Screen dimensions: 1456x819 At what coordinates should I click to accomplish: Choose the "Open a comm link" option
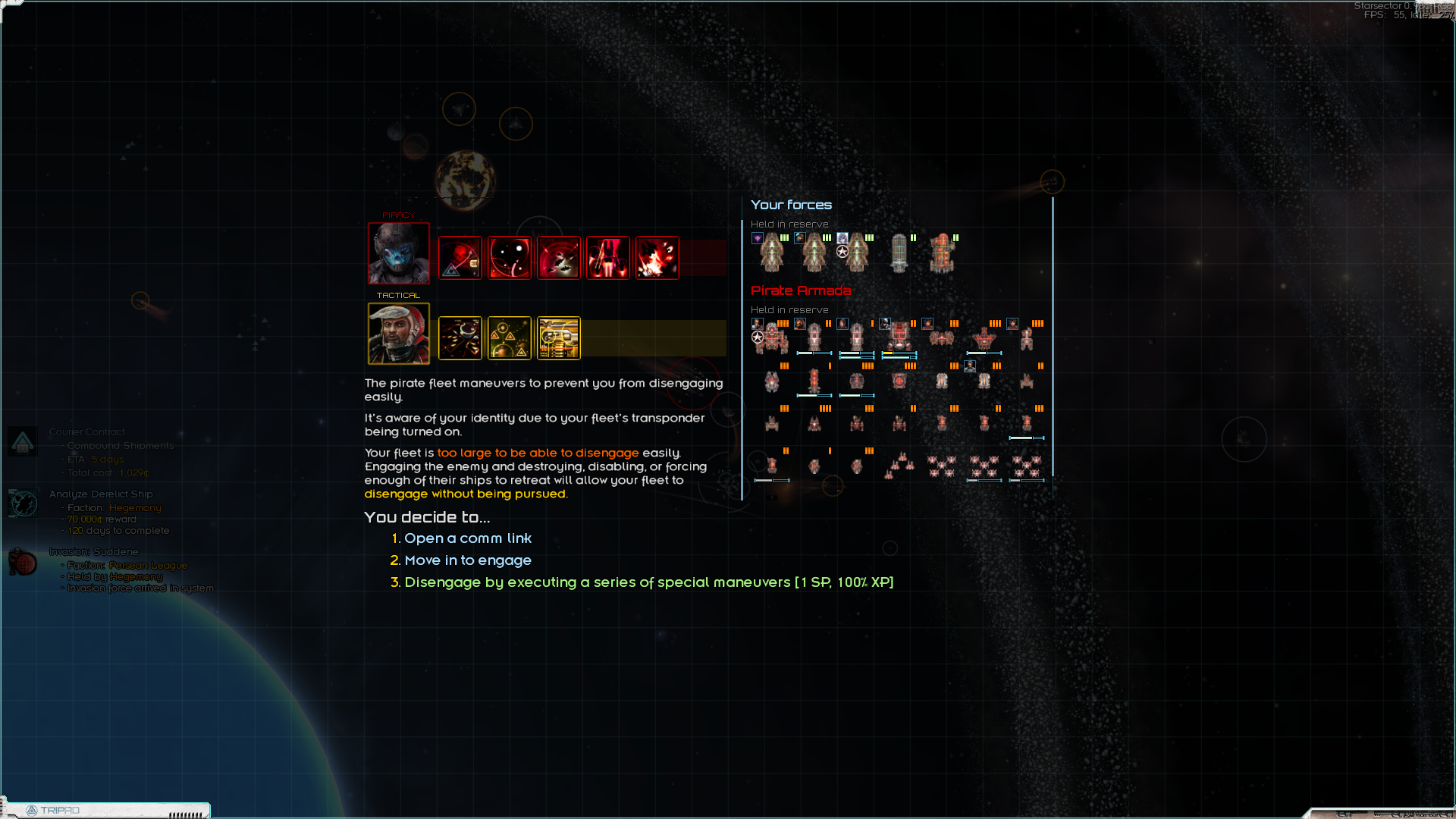point(467,538)
